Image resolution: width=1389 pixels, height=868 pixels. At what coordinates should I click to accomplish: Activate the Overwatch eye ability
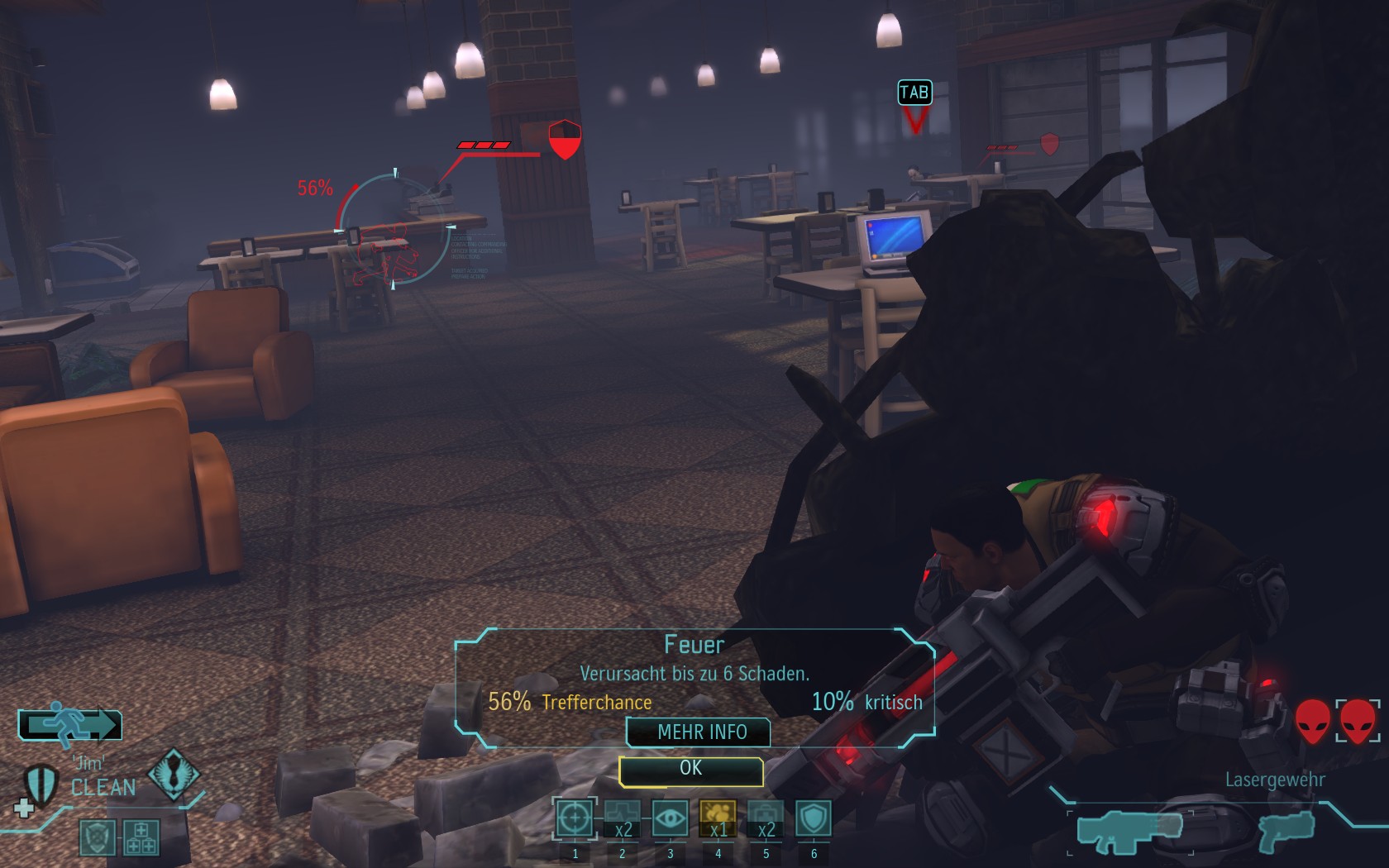coord(671,819)
